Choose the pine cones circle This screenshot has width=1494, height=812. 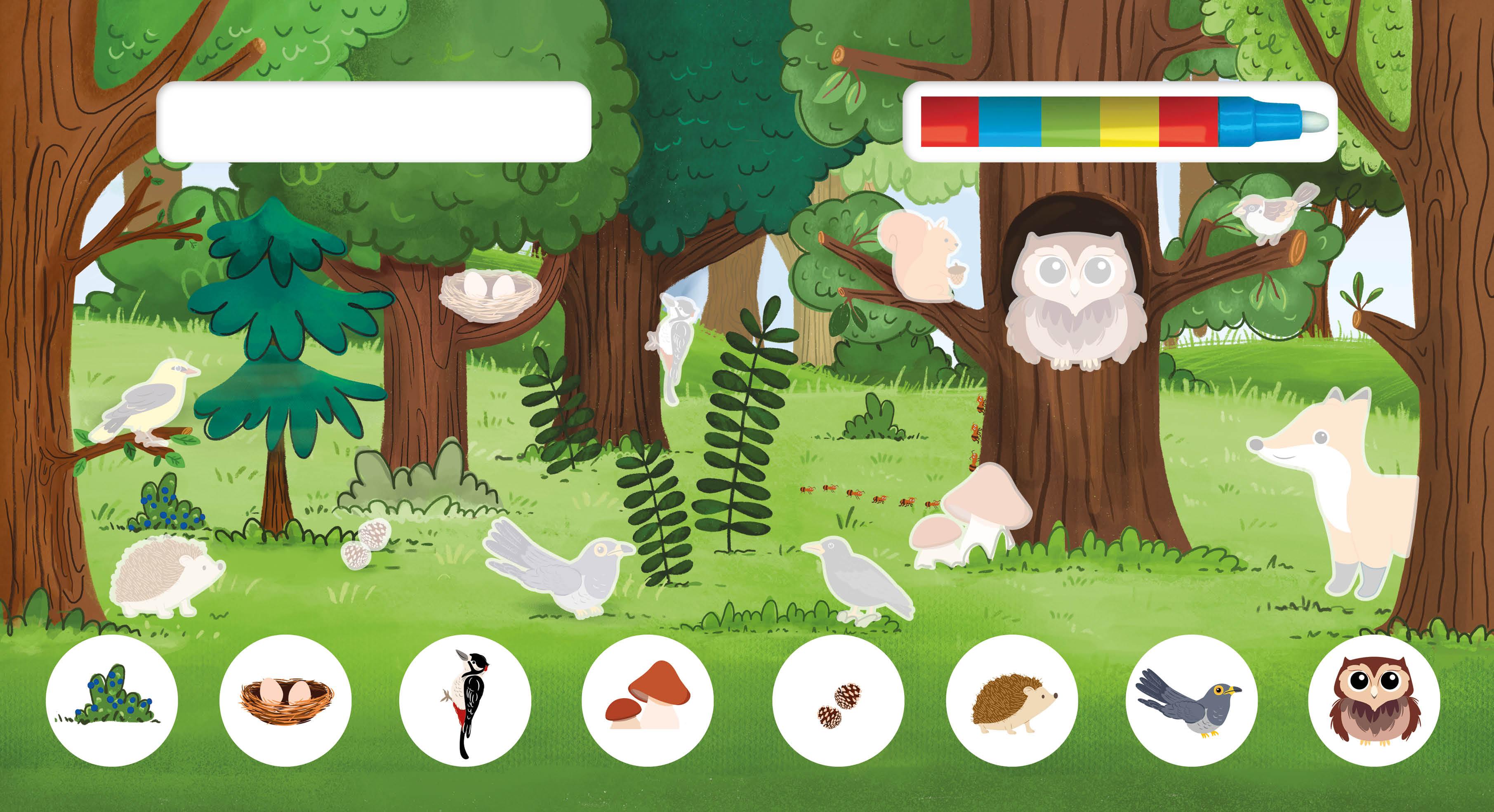(838, 700)
